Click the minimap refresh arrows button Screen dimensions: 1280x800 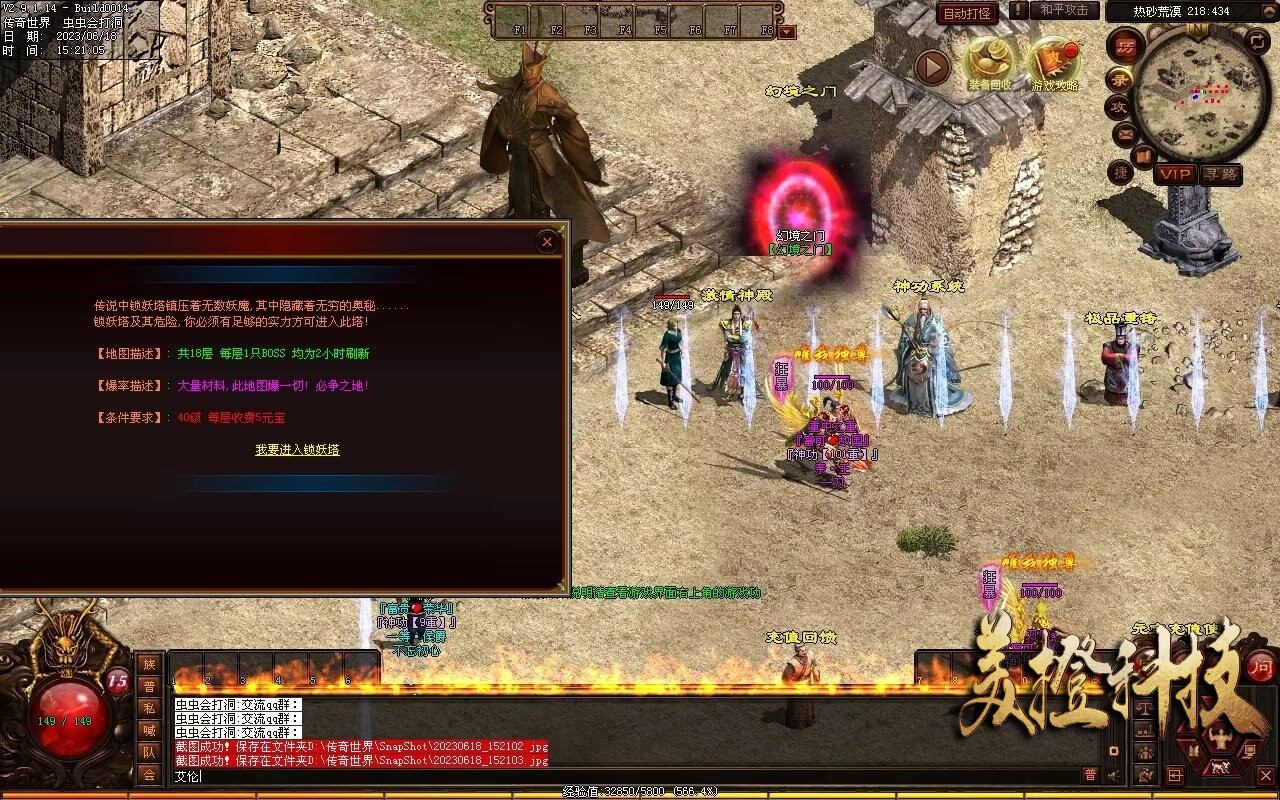(x=1258, y=41)
